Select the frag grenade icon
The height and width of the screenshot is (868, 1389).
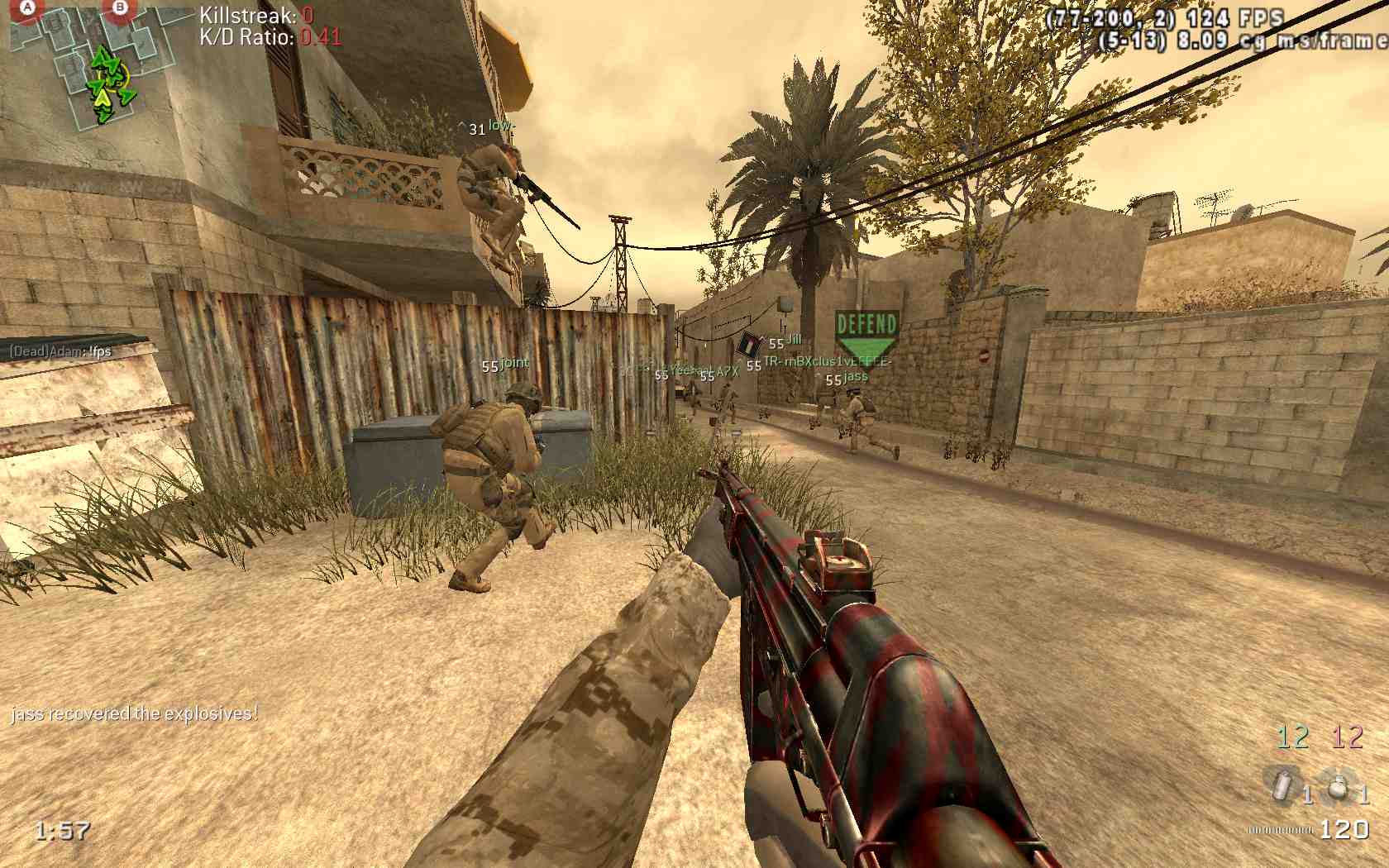pyautogui.click(x=1336, y=787)
